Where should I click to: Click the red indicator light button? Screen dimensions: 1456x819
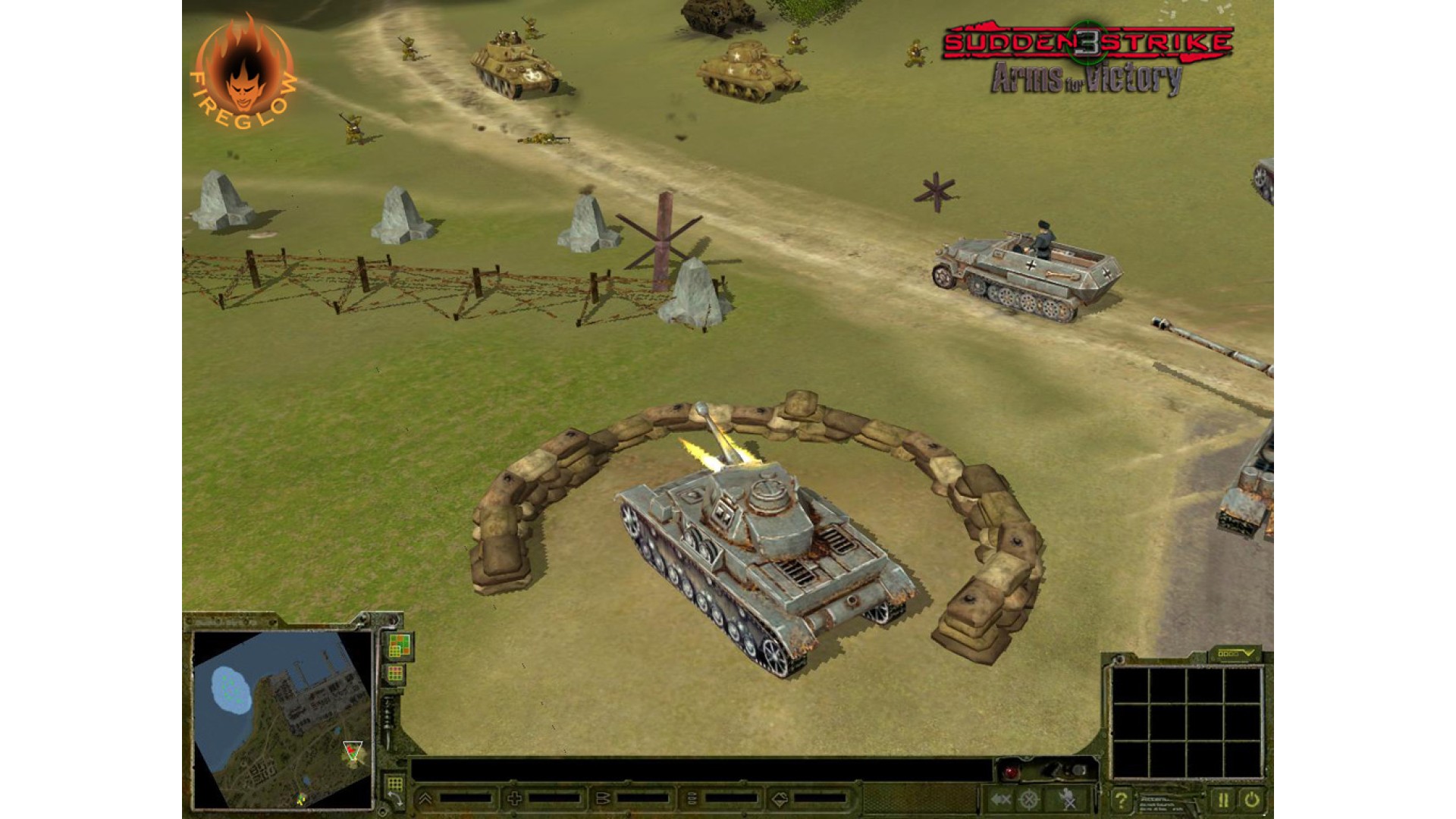pos(1010,772)
